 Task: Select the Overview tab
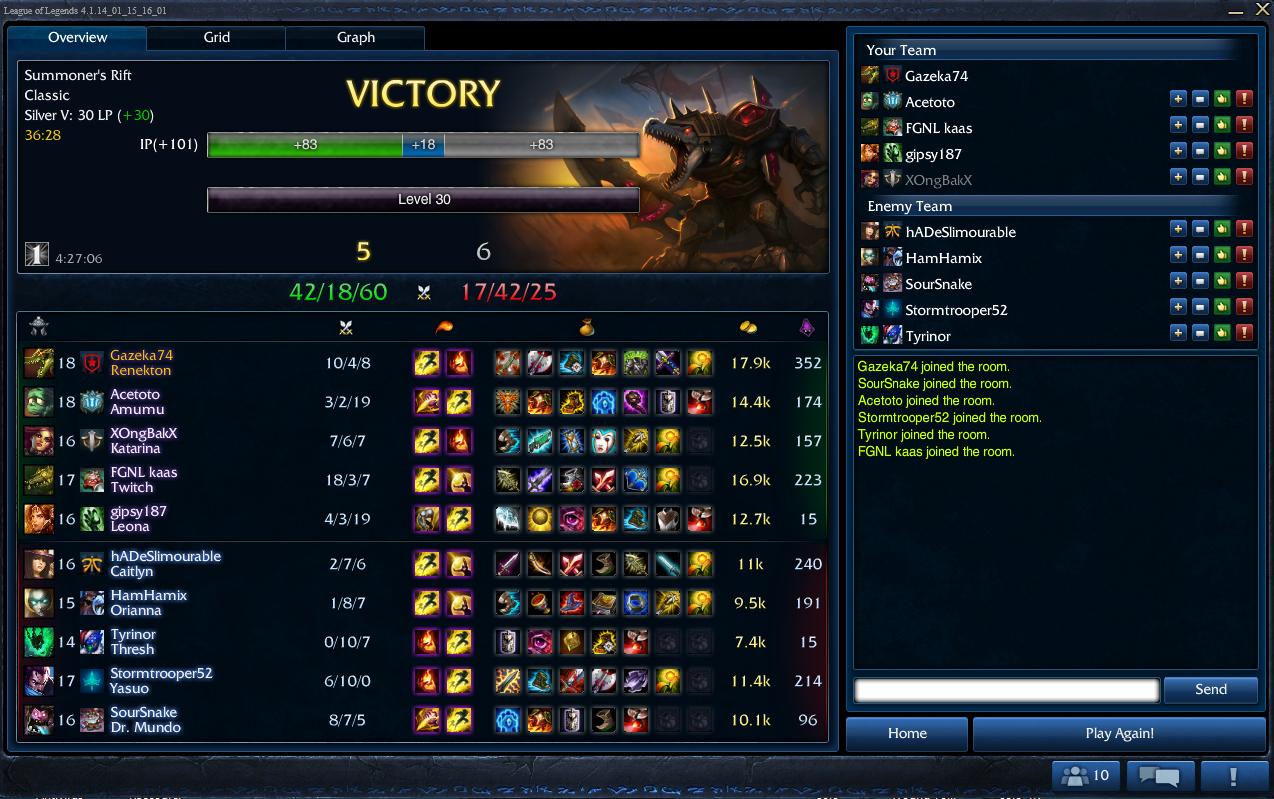click(x=77, y=38)
